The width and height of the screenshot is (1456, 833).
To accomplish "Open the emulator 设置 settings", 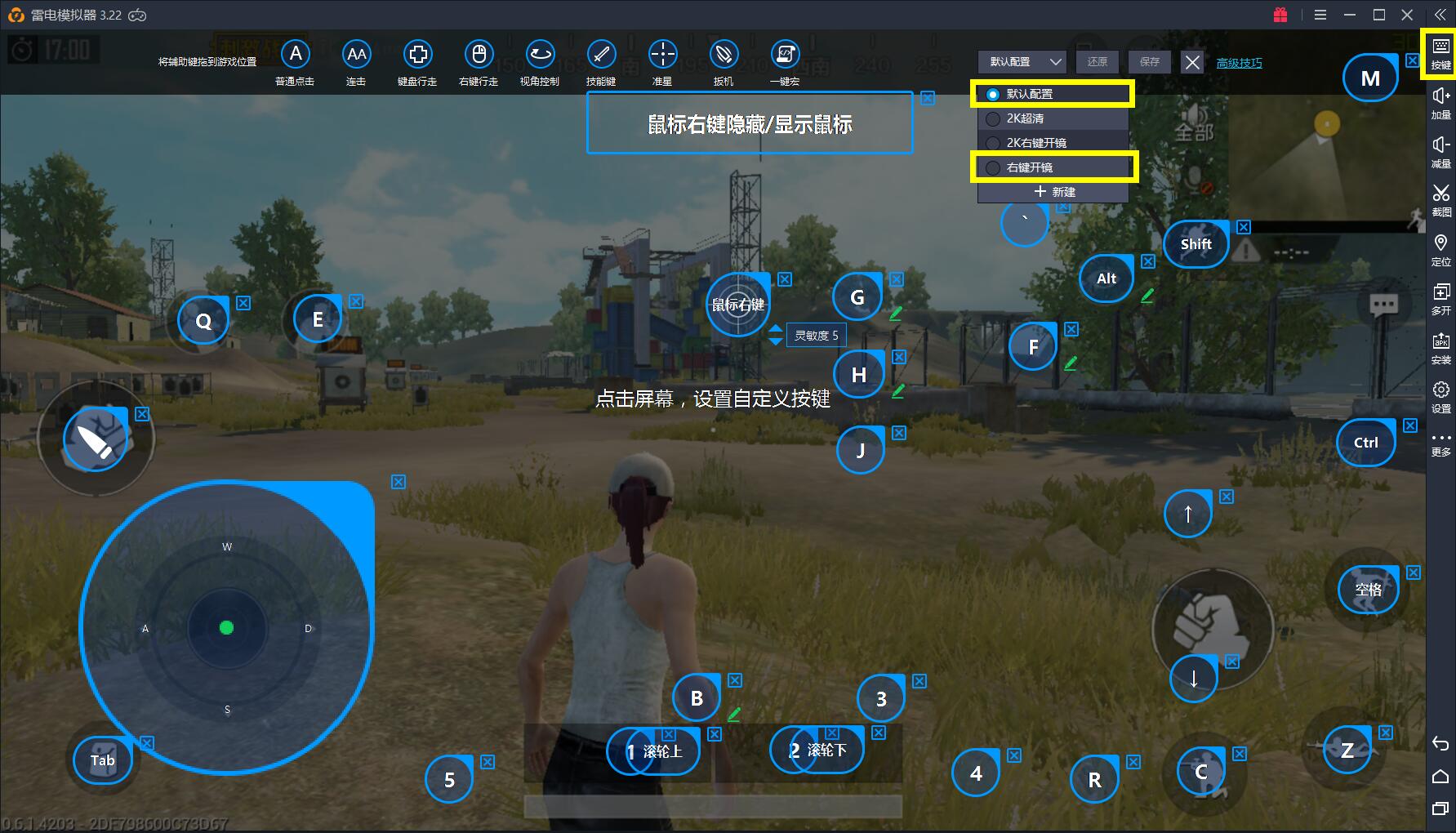I will click(x=1441, y=395).
